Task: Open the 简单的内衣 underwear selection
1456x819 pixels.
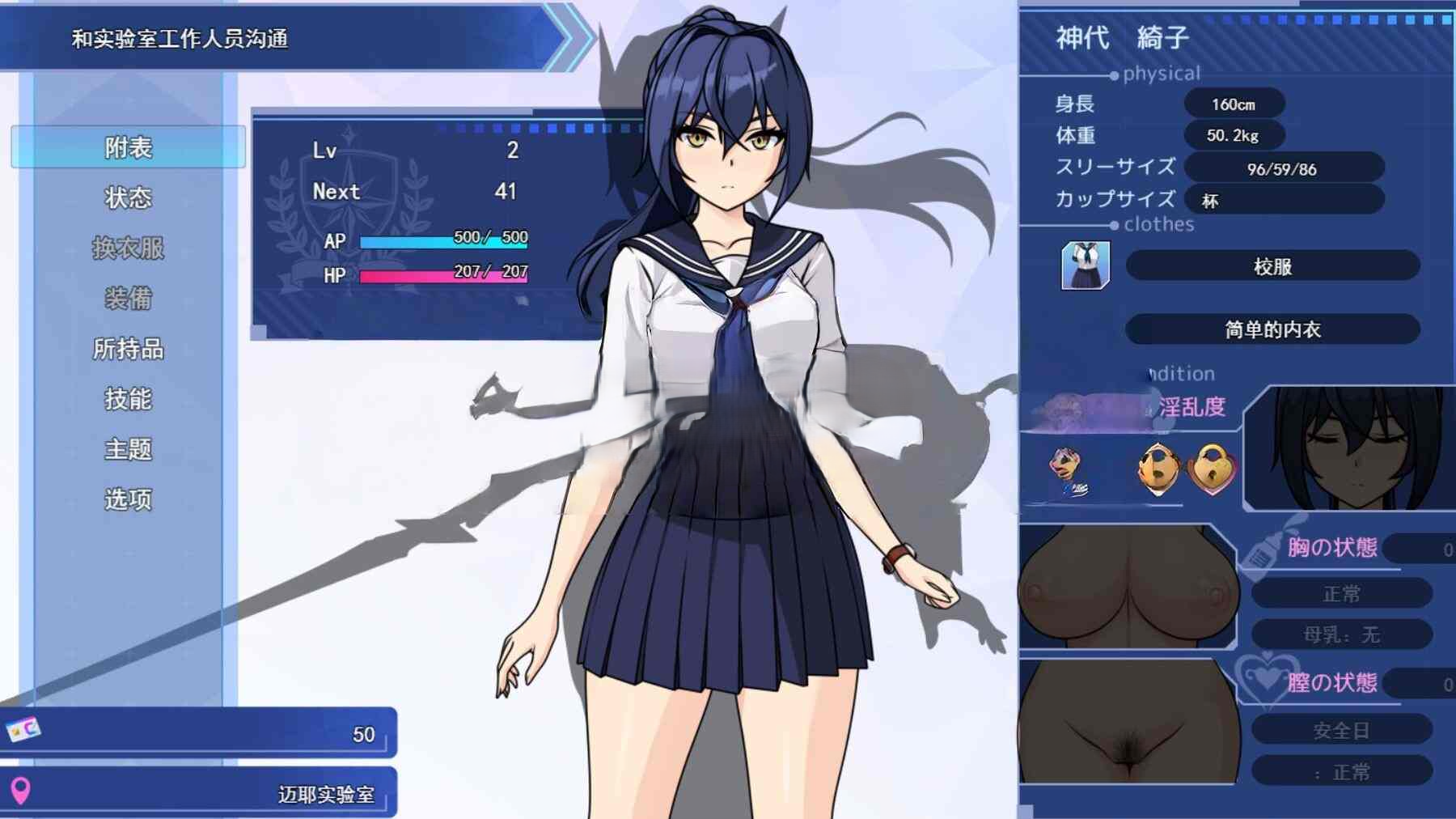Action: point(1276,329)
